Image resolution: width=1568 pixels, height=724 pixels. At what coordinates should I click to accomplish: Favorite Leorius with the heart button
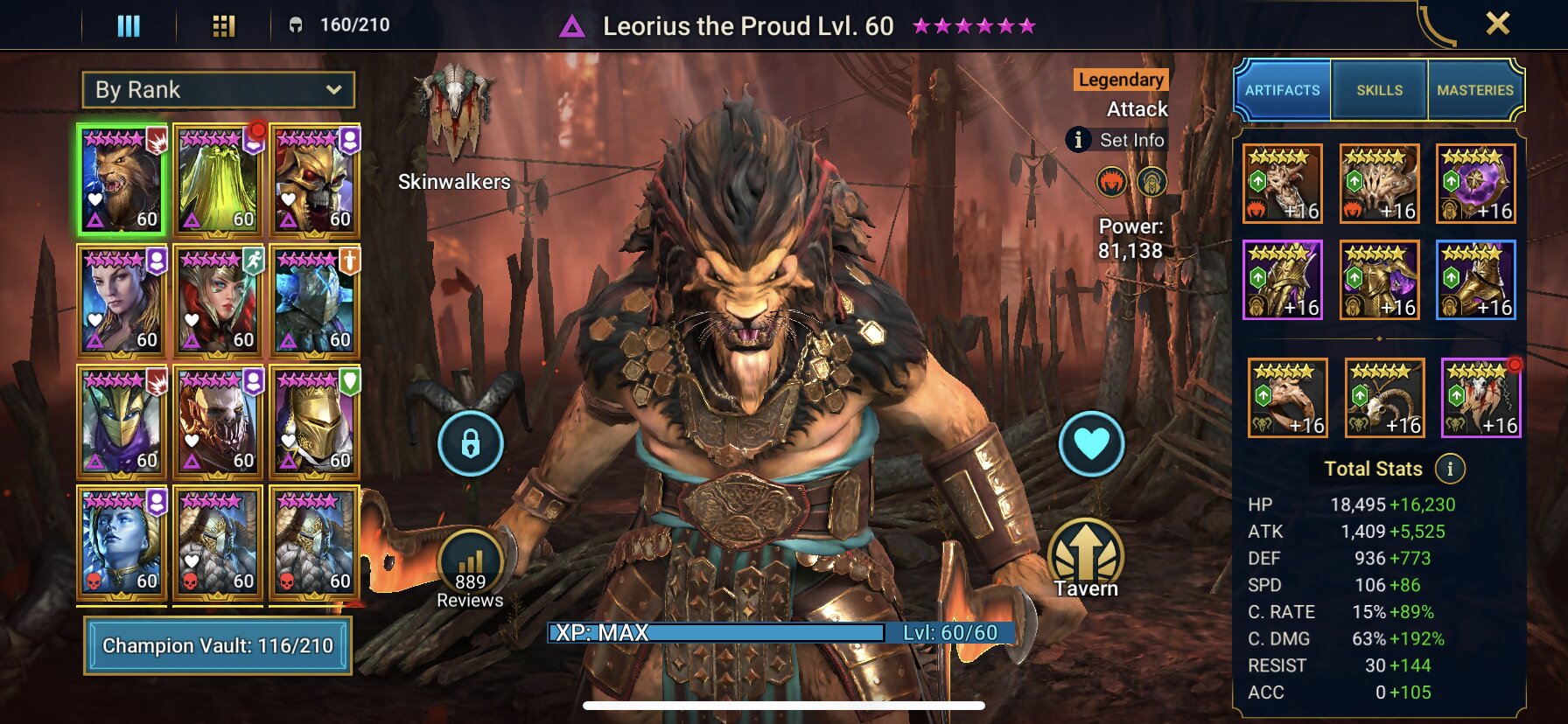tap(1091, 444)
